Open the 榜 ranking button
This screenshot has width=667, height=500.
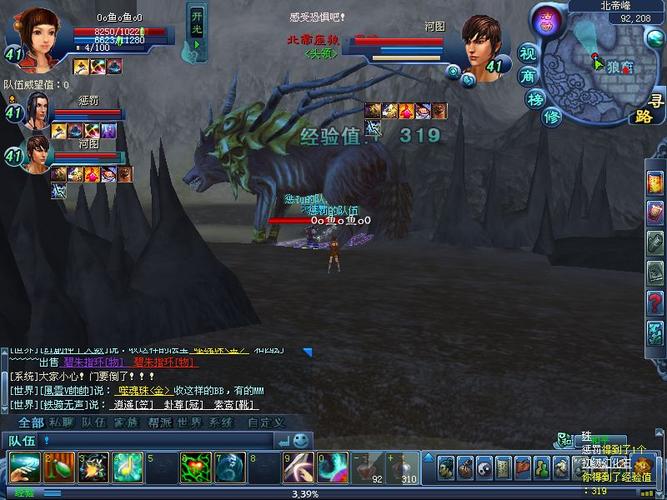click(x=535, y=97)
